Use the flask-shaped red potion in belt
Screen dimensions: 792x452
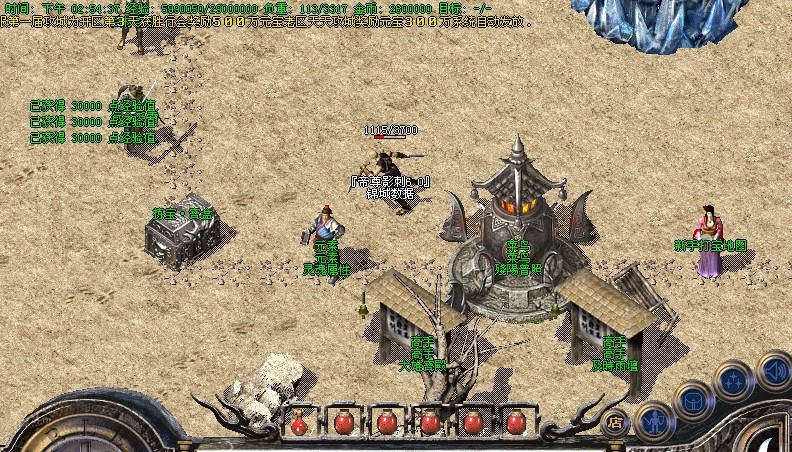pyautogui.click(x=299, y=424)
